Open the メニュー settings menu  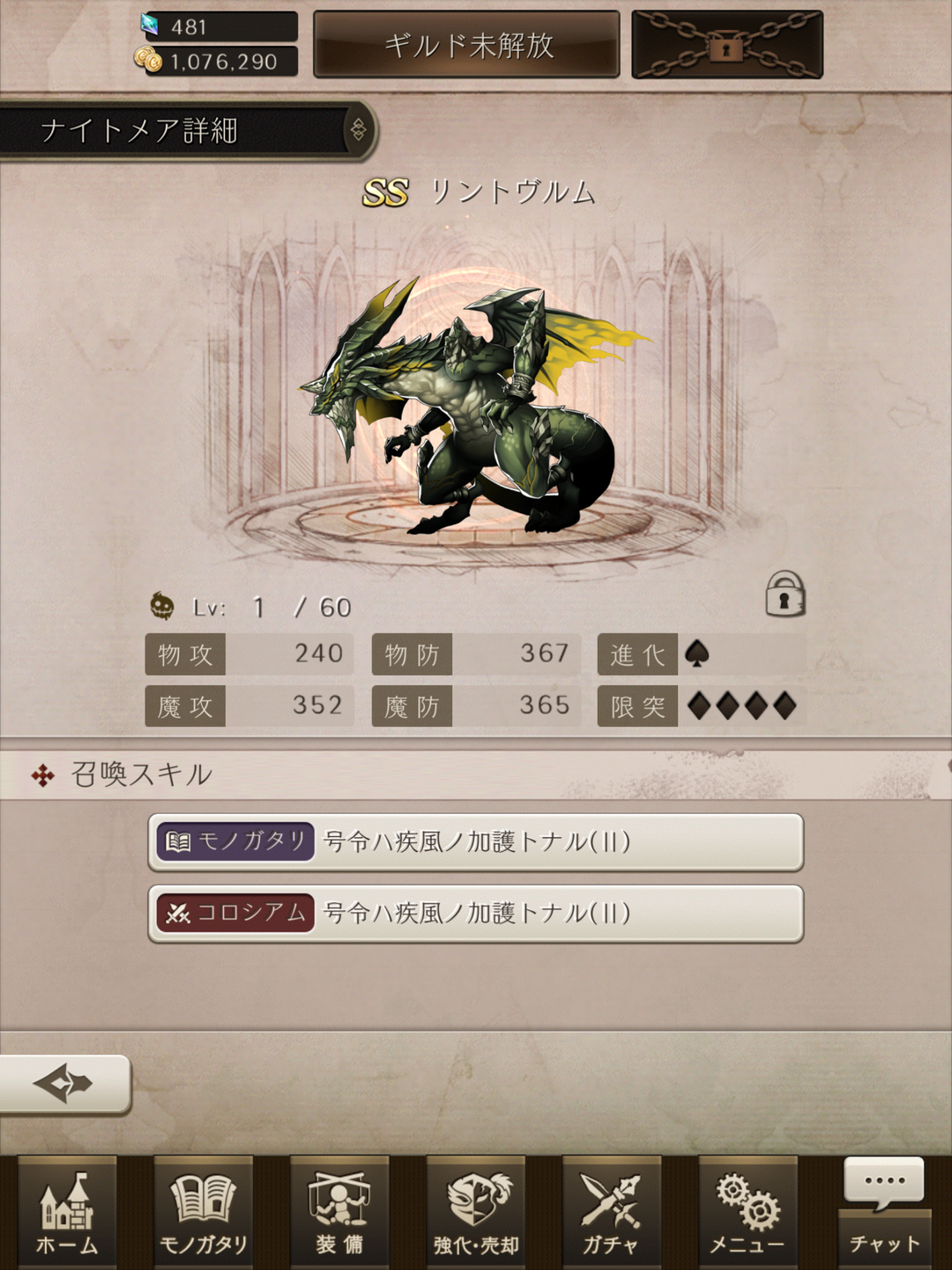click(x=747, y=1214)
